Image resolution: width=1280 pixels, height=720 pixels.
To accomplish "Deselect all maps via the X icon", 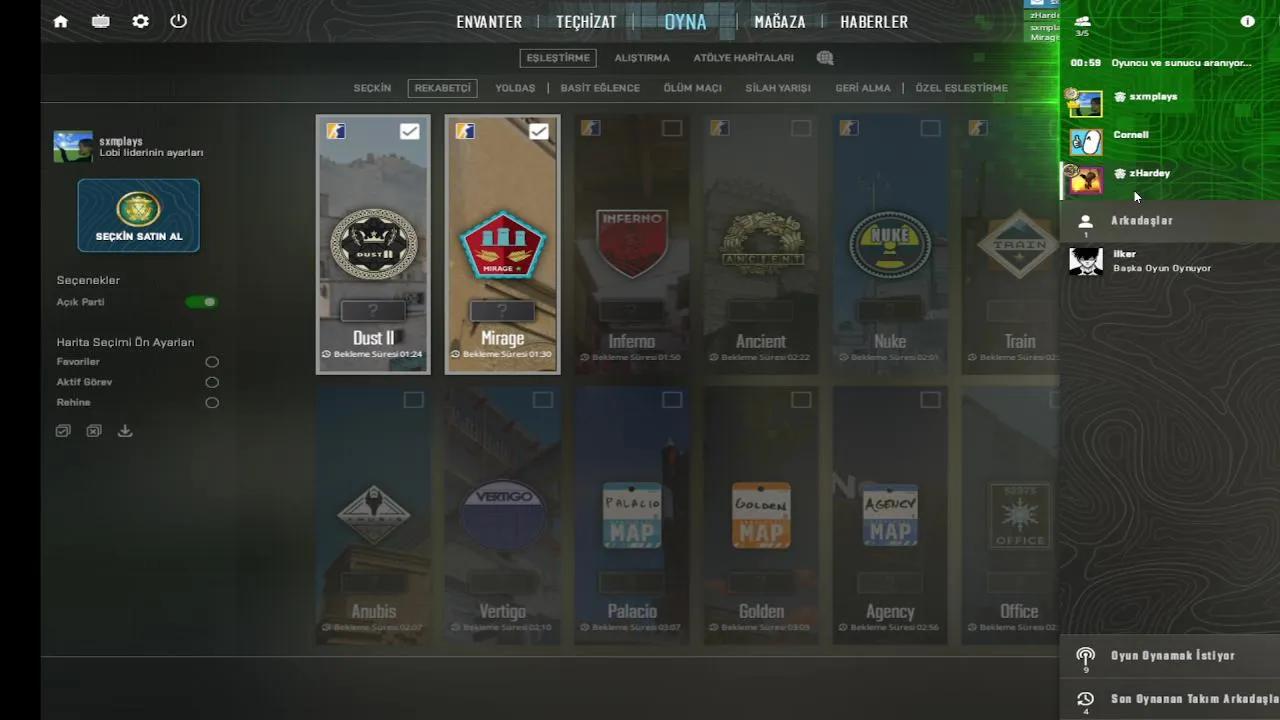I will click(x=93, y=430).
